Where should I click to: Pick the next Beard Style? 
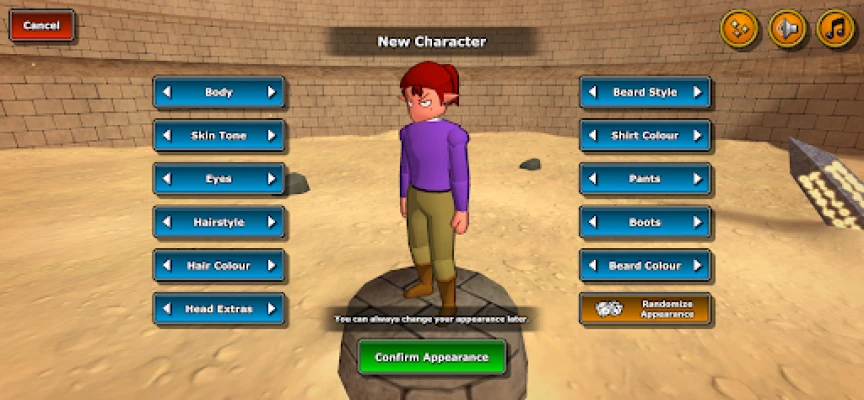coord(698,92)
